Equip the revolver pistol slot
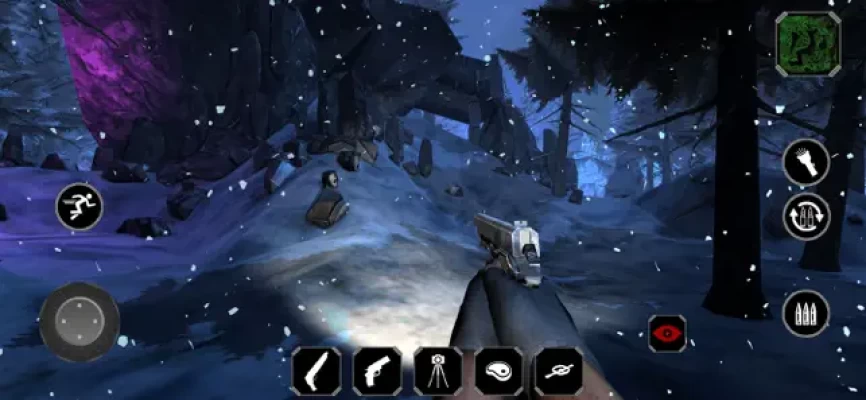The width and height of the screenshot is (866, 400). coord(377,371)
